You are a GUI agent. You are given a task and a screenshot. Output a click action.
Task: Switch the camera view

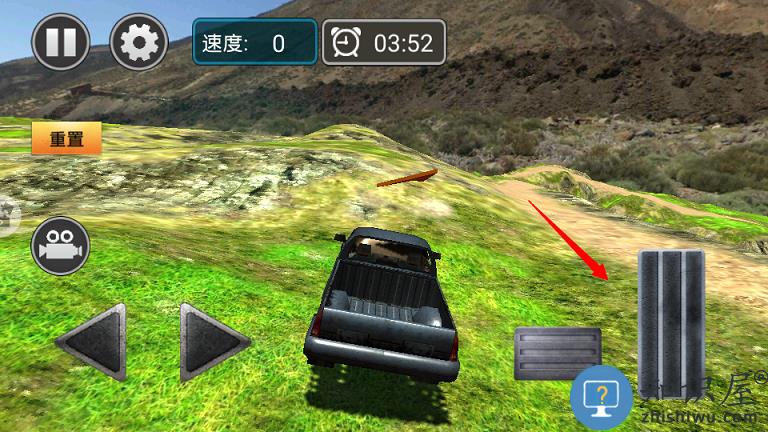[x=61, y=245]
